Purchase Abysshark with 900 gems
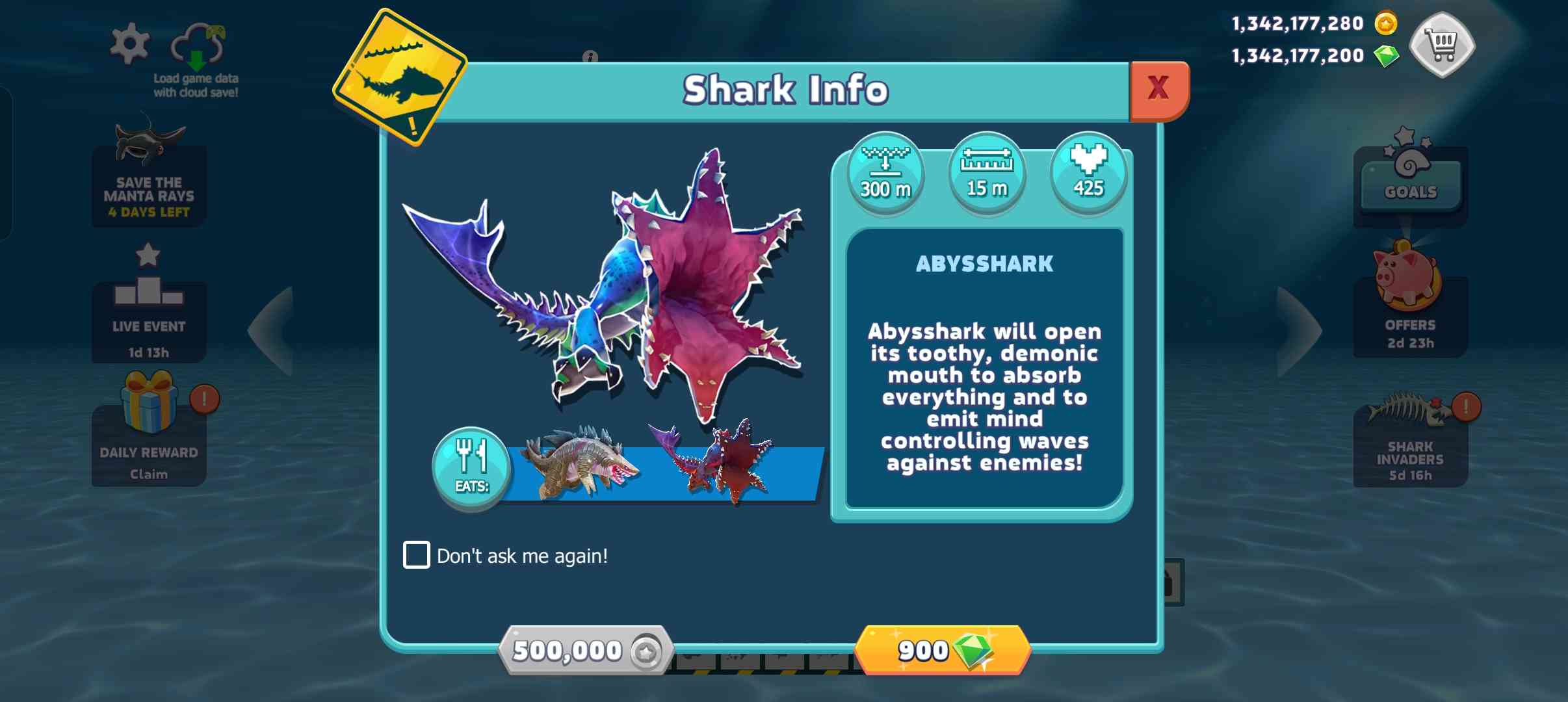The height and width of the screenshot is (702, 1568). 943,650
